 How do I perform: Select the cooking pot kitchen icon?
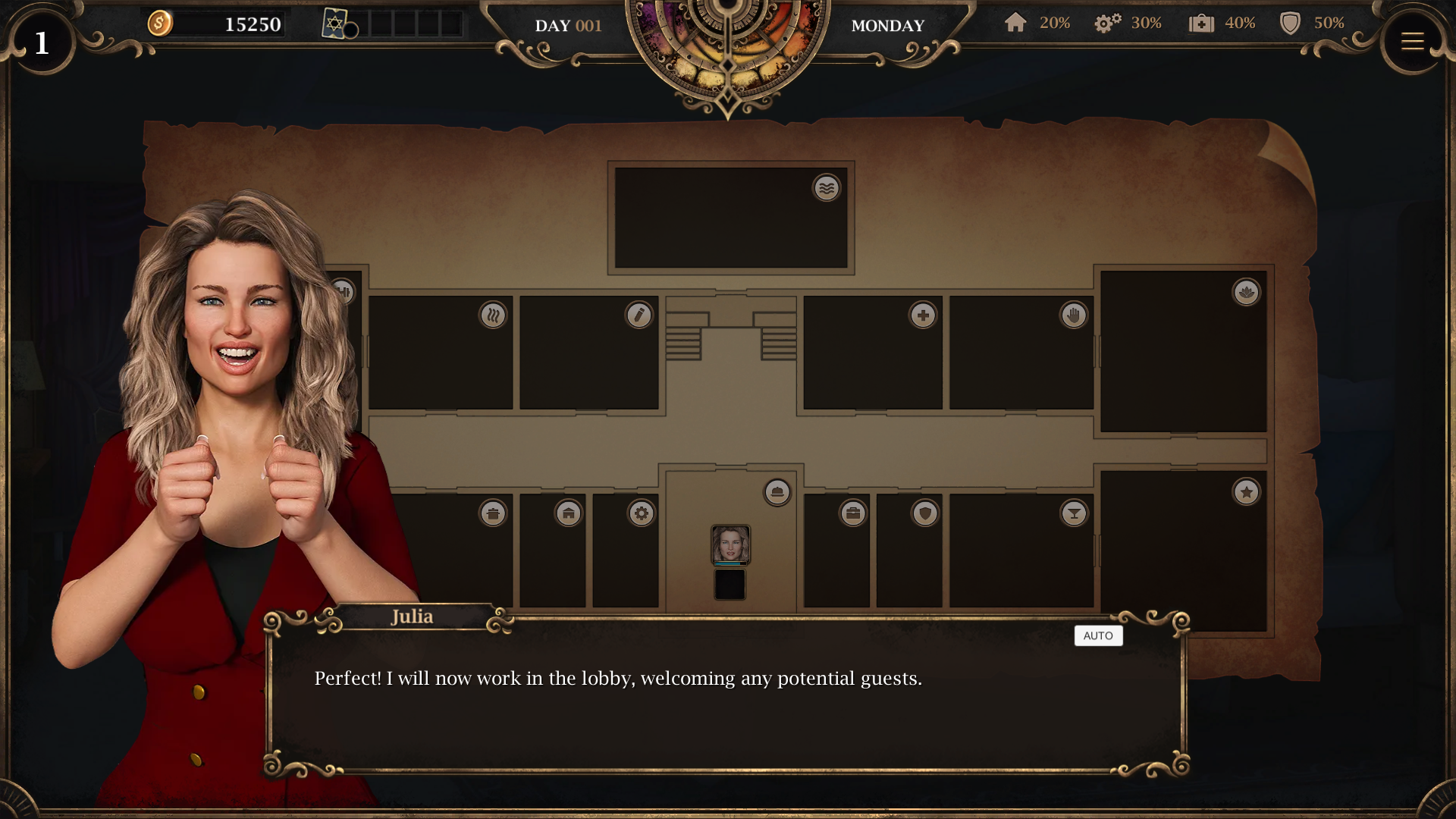pyautogui.click(x=493, y=513)
